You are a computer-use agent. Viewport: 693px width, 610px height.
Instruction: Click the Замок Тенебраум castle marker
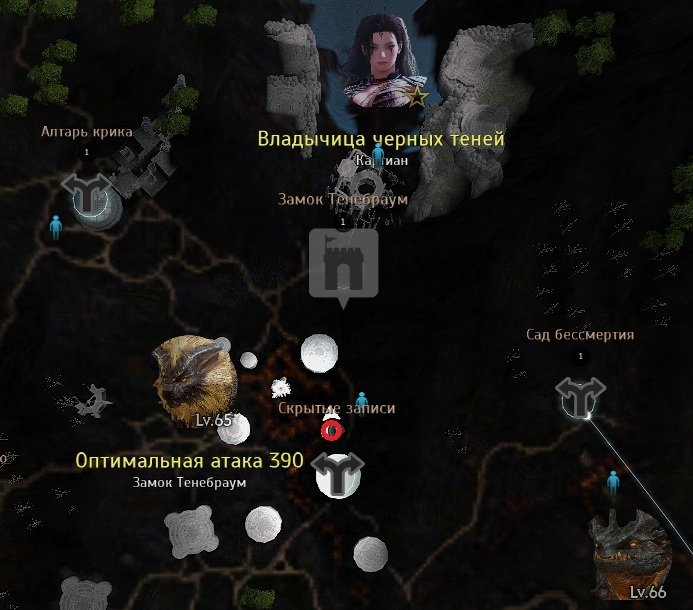[343, 264]
